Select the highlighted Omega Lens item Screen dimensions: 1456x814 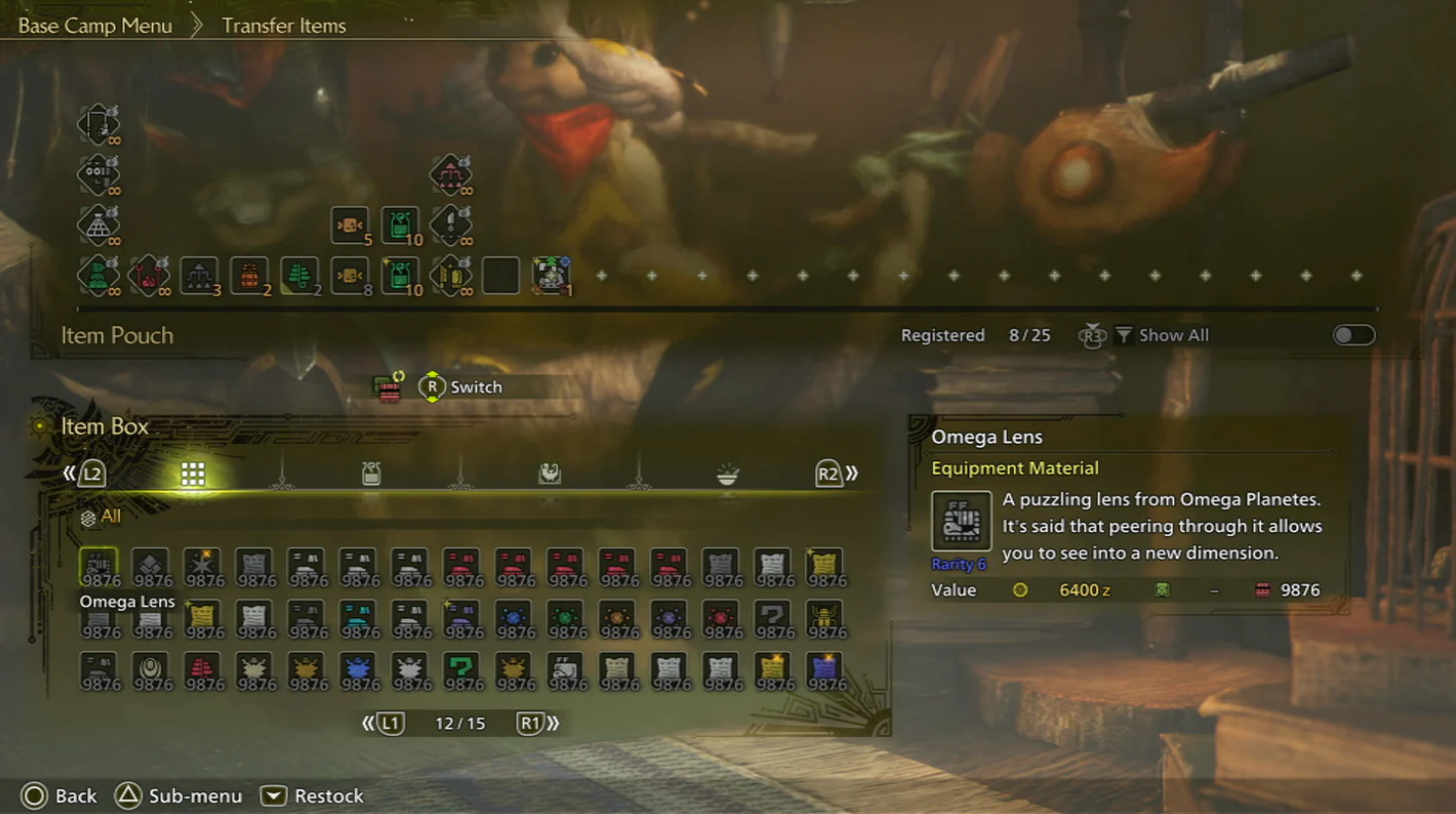[x=99, y=567]
